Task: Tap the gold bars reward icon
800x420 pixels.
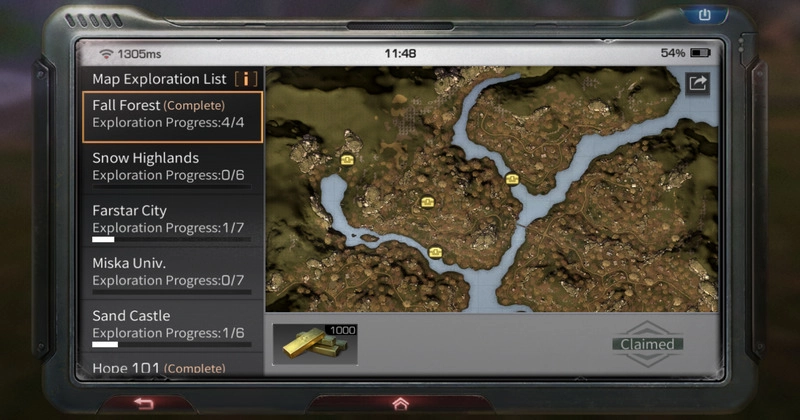Action: pos(314,344)
